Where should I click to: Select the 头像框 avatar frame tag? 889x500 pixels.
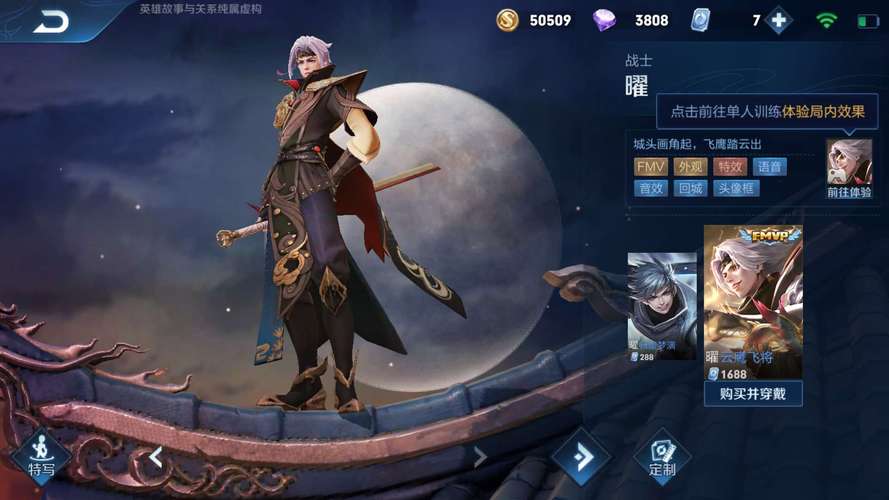(x=735, y=188)
